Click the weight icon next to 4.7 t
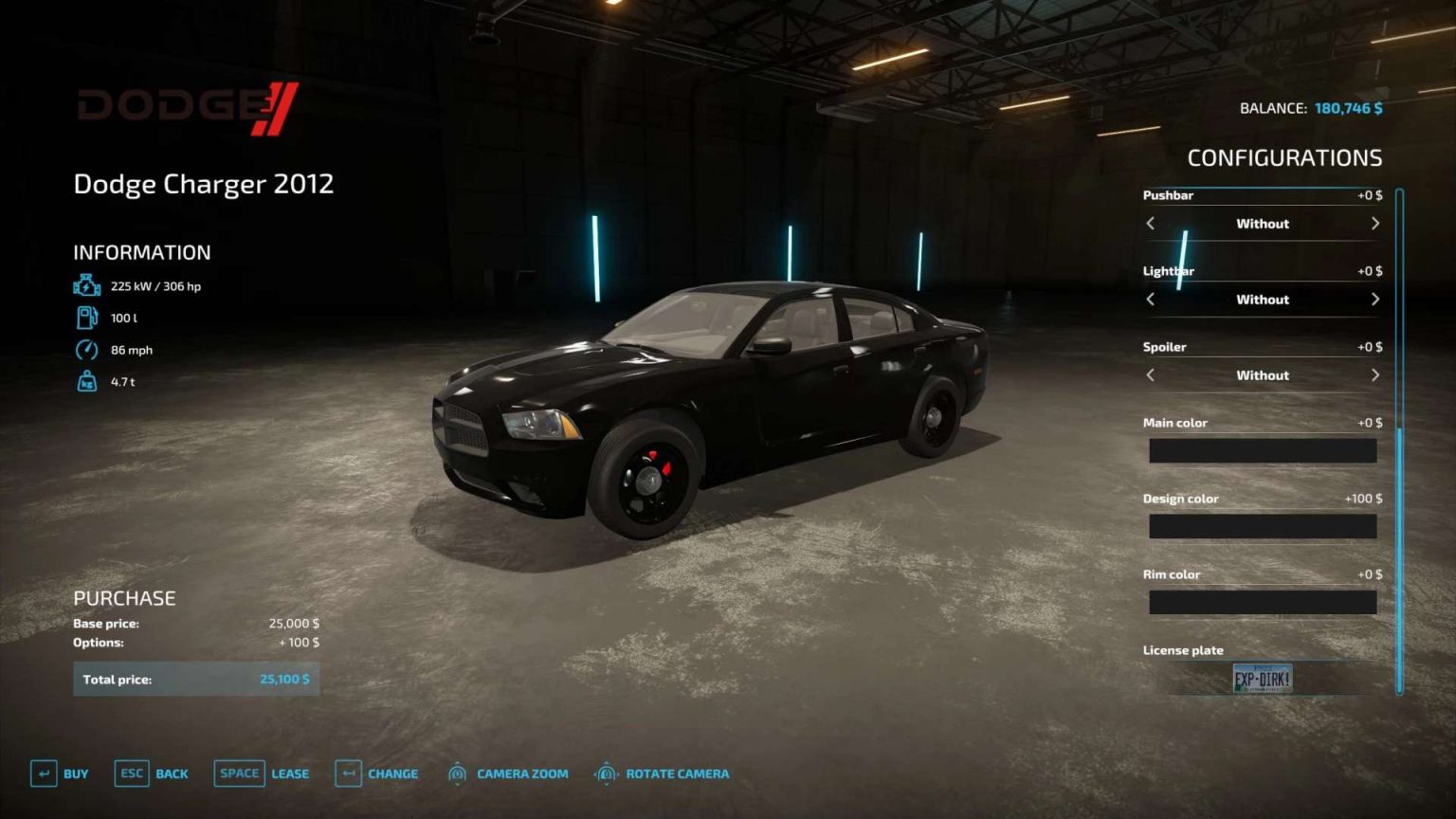This screenshot has width=1456, height=819. (x=86, y=380)
